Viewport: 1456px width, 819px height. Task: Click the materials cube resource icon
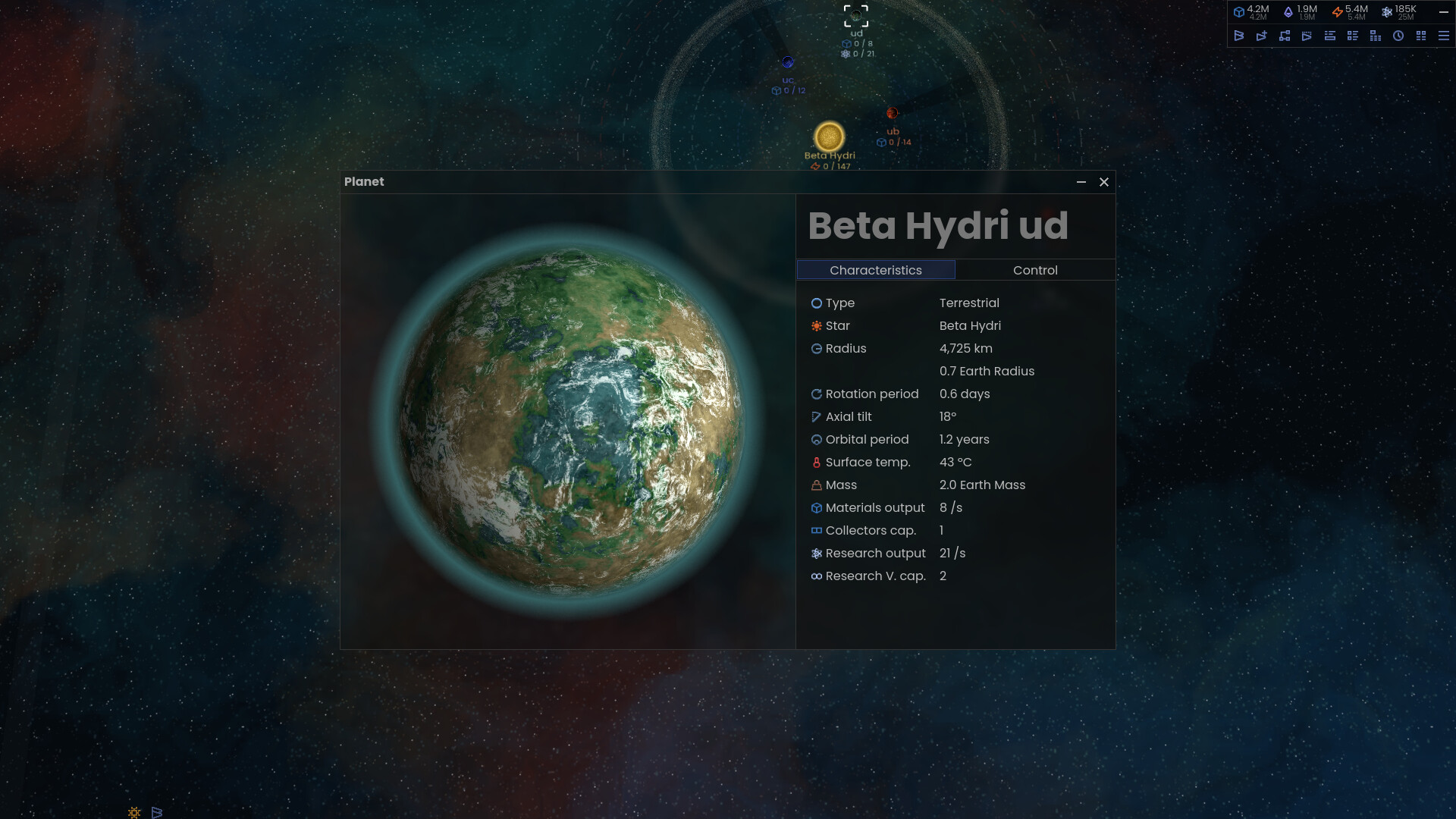[x=1239, y=12]
